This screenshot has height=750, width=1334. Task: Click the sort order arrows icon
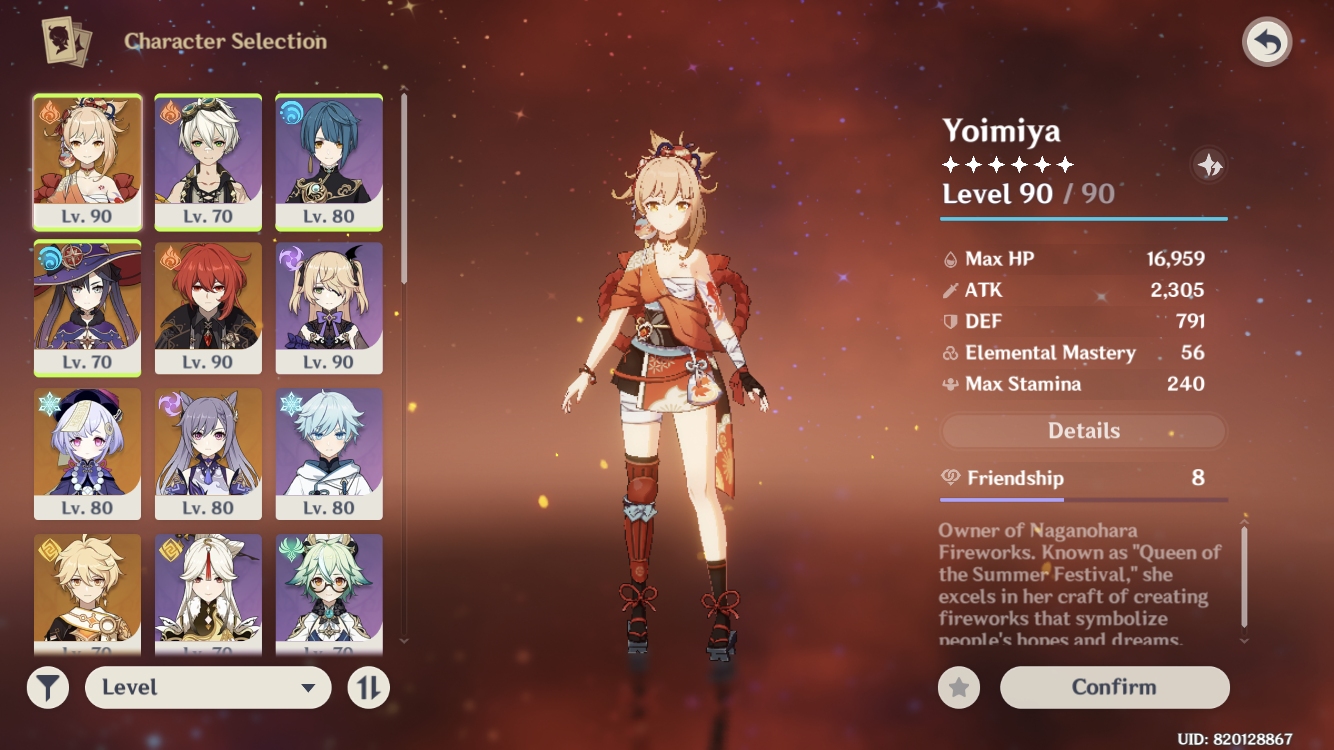367,687
